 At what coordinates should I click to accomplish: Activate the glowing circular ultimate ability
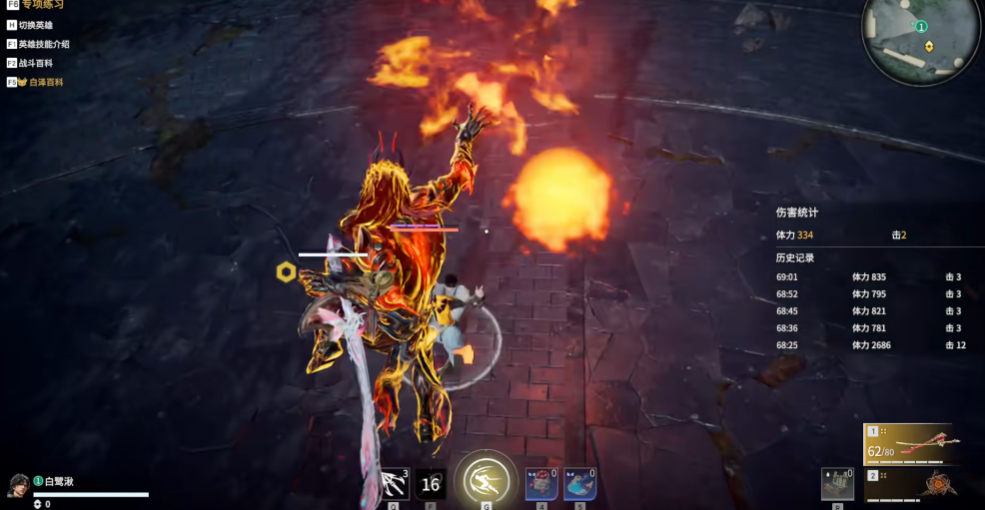485,480
